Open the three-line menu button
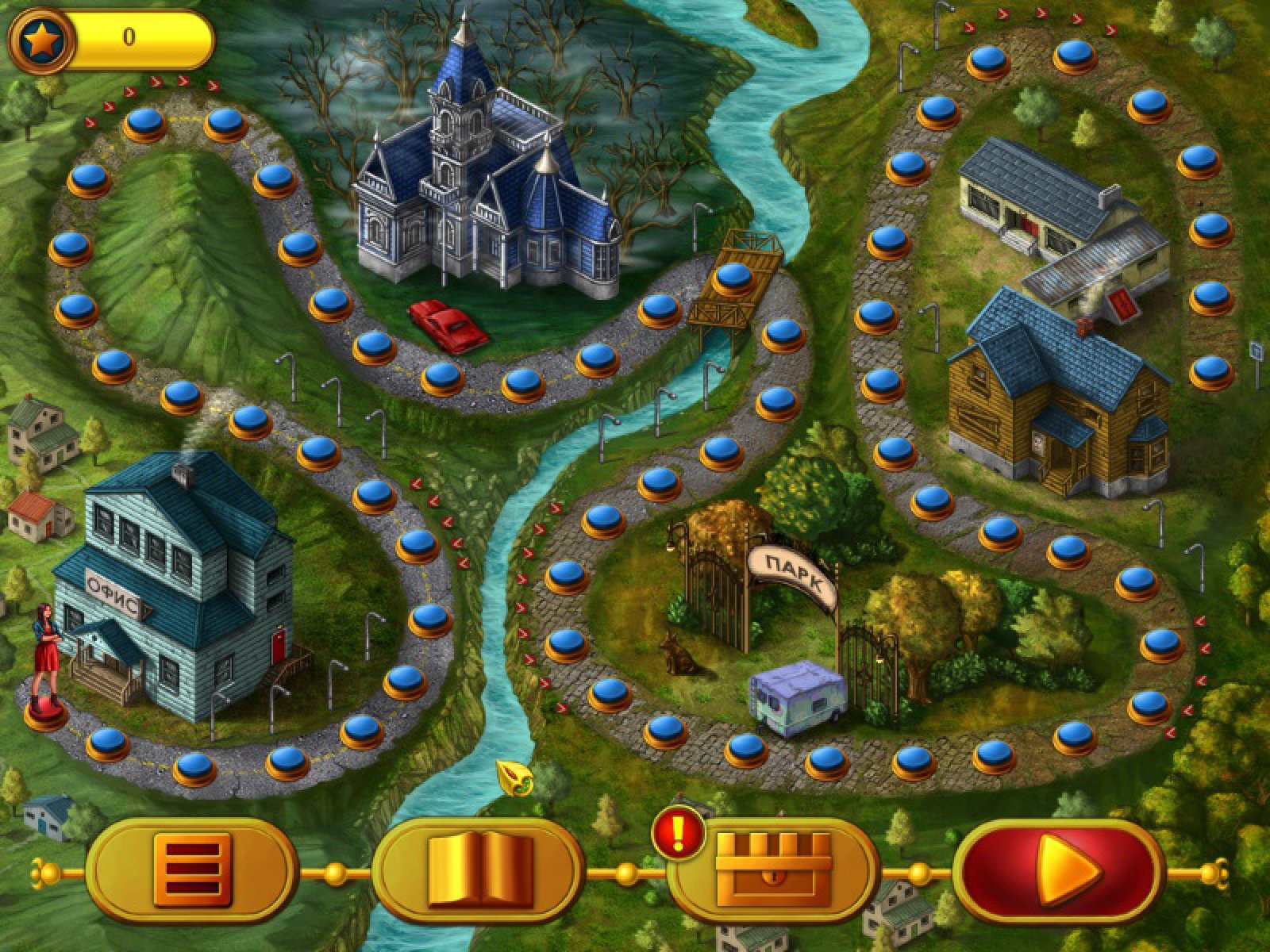The width and height of the screenshot is (1270, 952). point(191,872)
